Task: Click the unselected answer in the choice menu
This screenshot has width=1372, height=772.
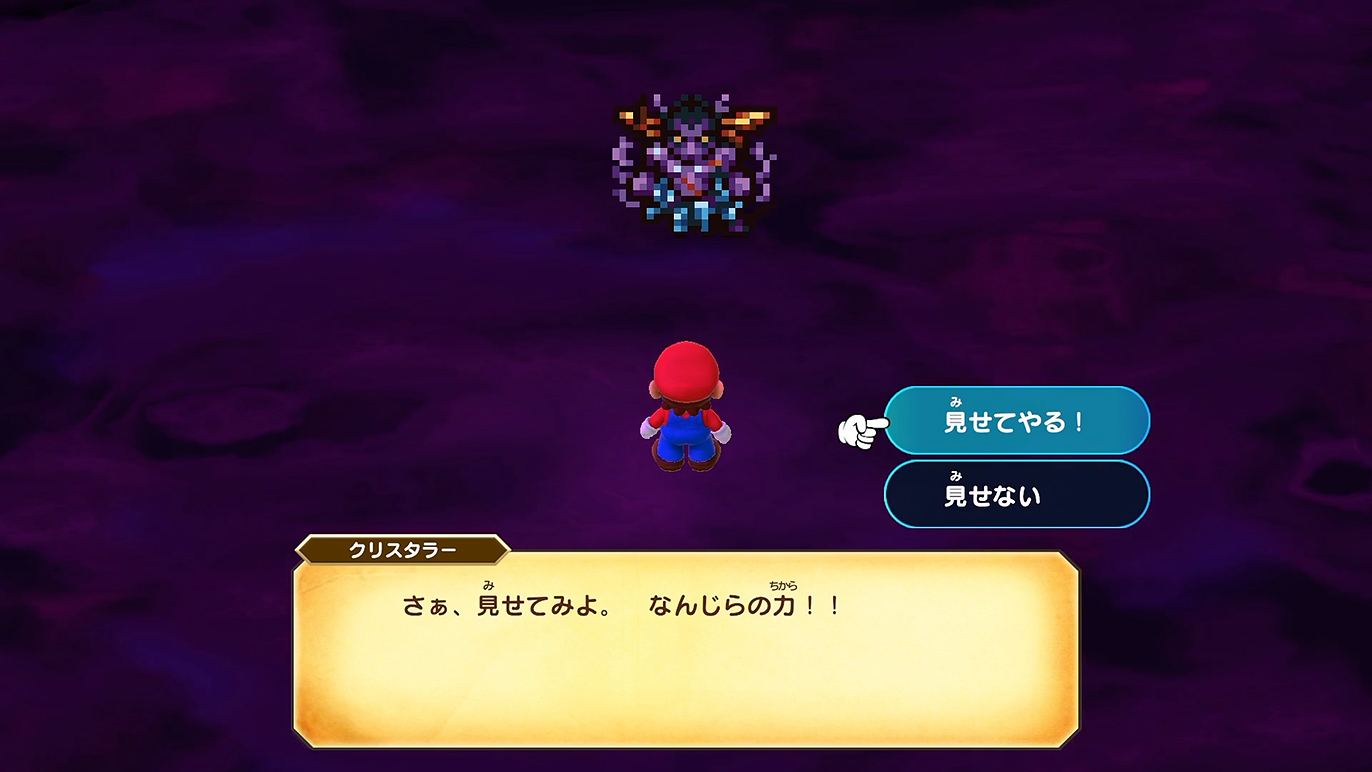Action: [1016, 494]
